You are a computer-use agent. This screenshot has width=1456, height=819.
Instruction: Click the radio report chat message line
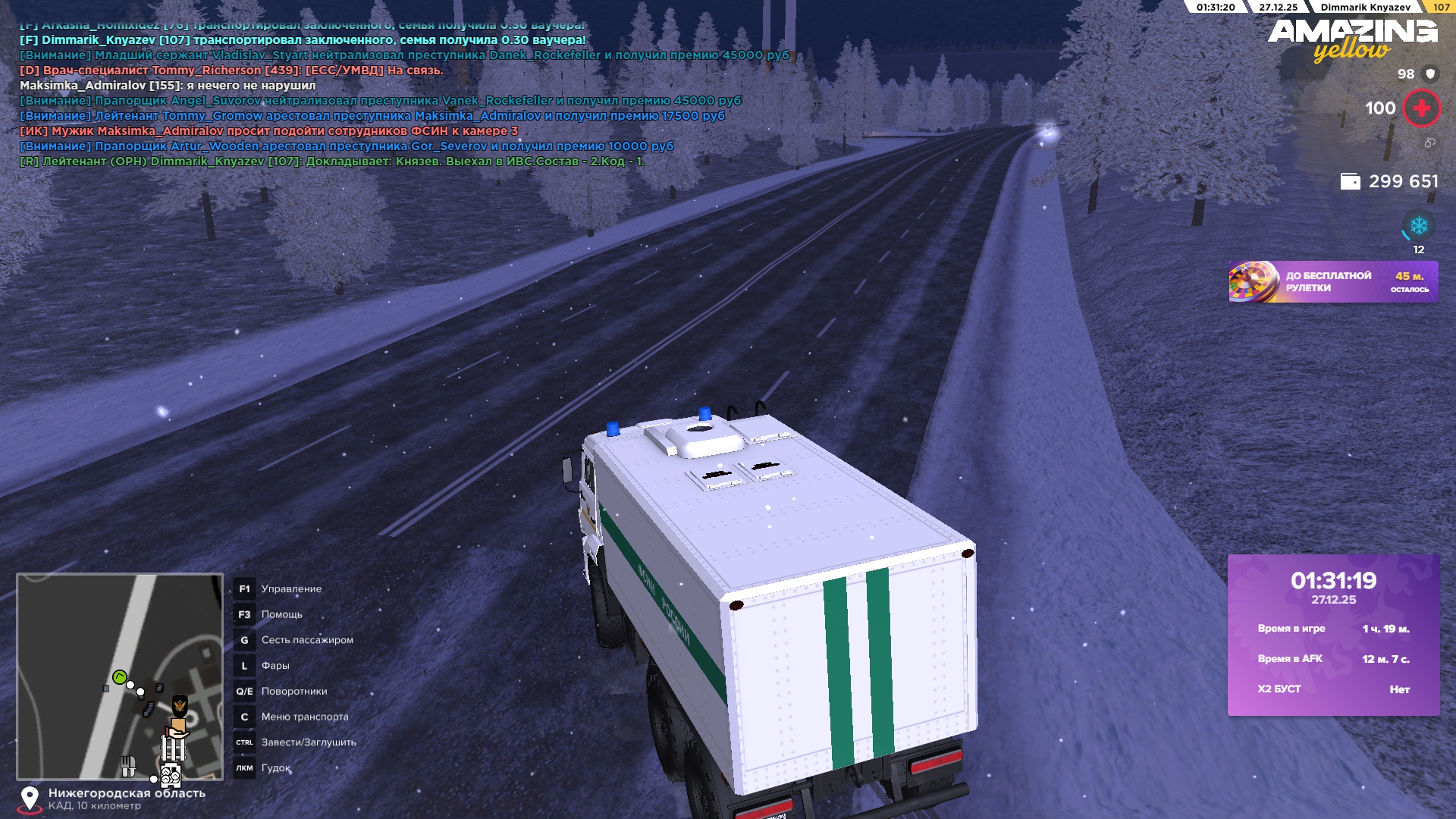pos(331,162)
